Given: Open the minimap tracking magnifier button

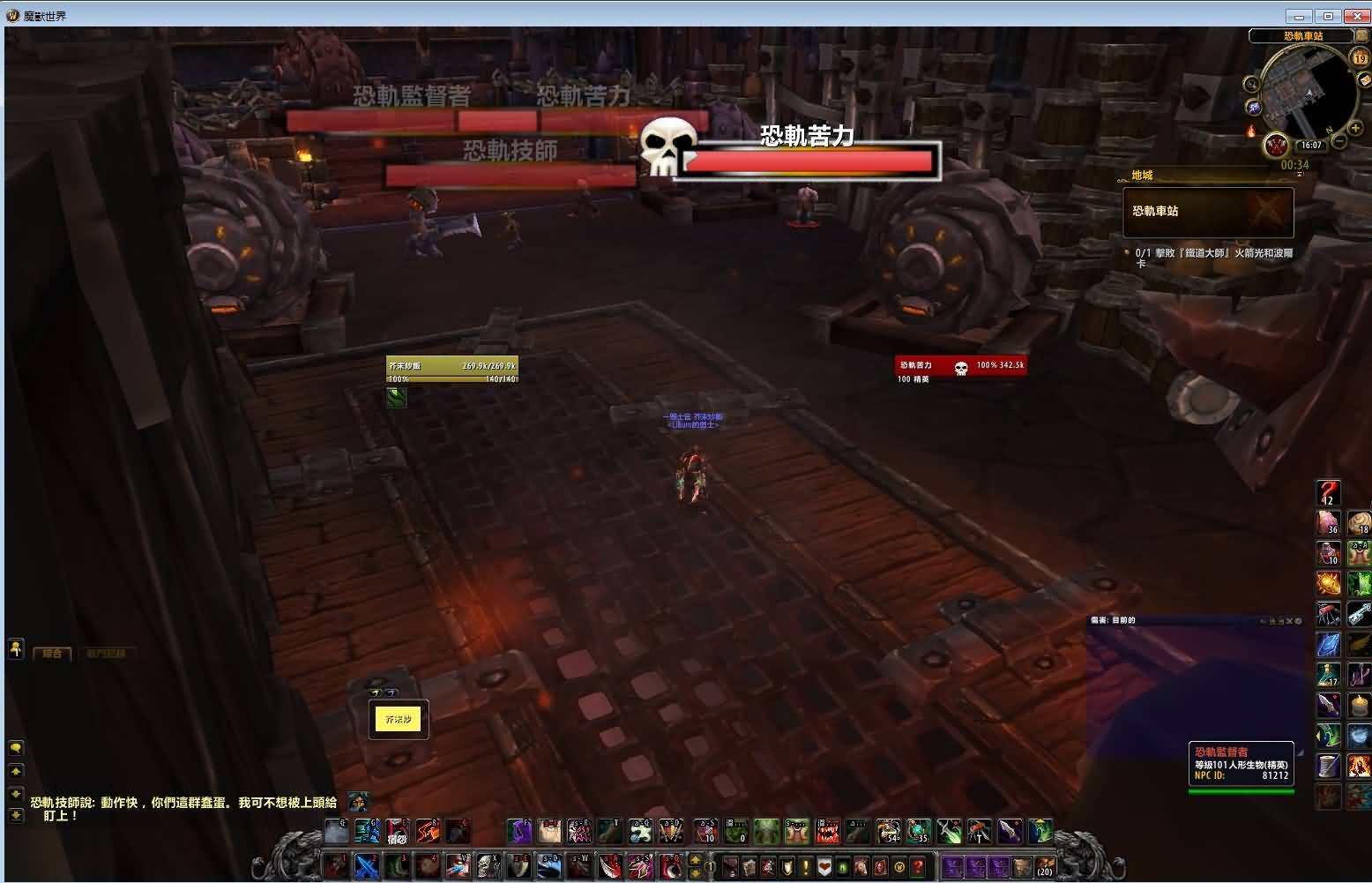Looking at the screenshot, I should point(1251,85).
